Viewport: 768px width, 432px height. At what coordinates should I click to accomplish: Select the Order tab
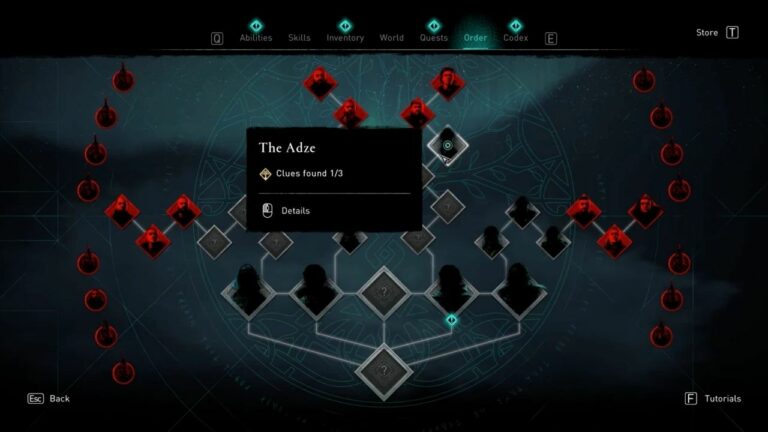[475, 38]
